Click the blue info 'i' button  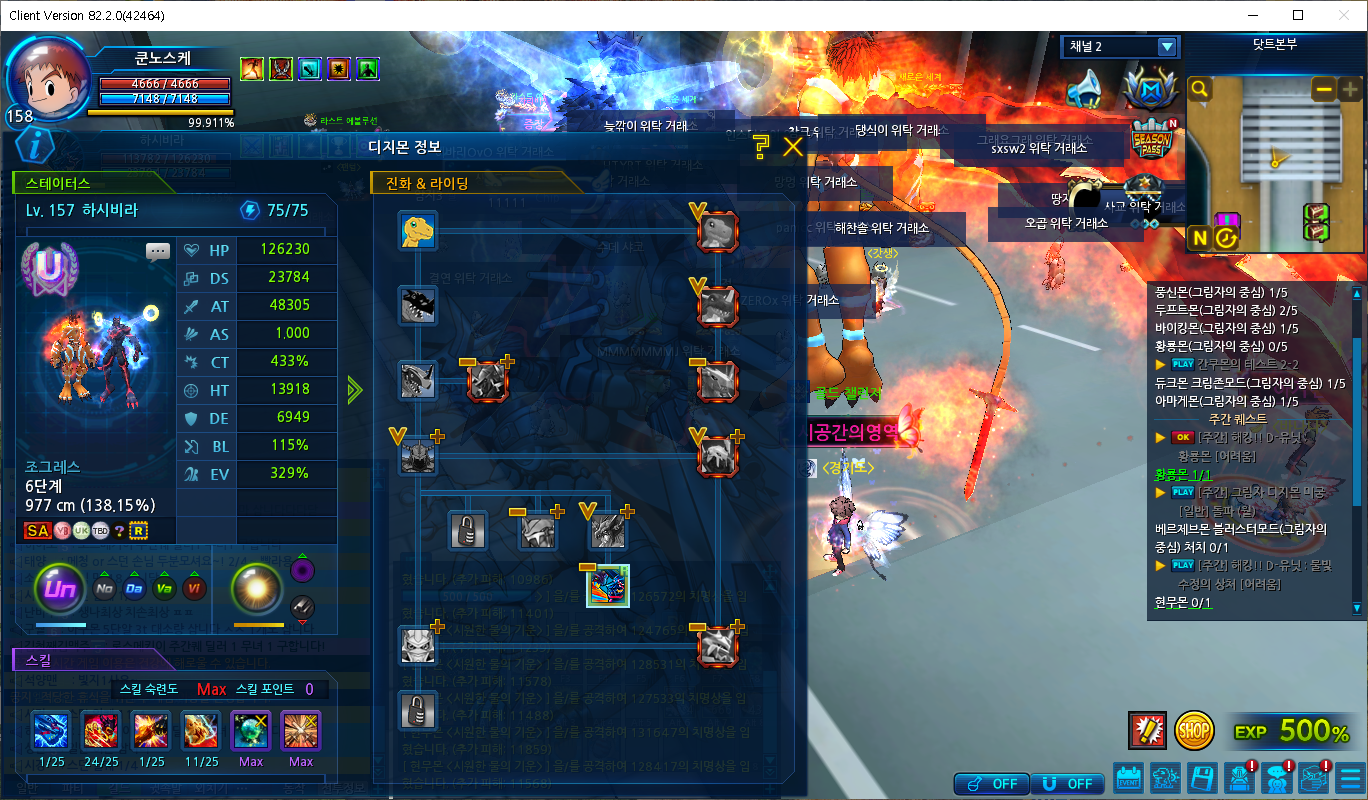click(35, 147)
